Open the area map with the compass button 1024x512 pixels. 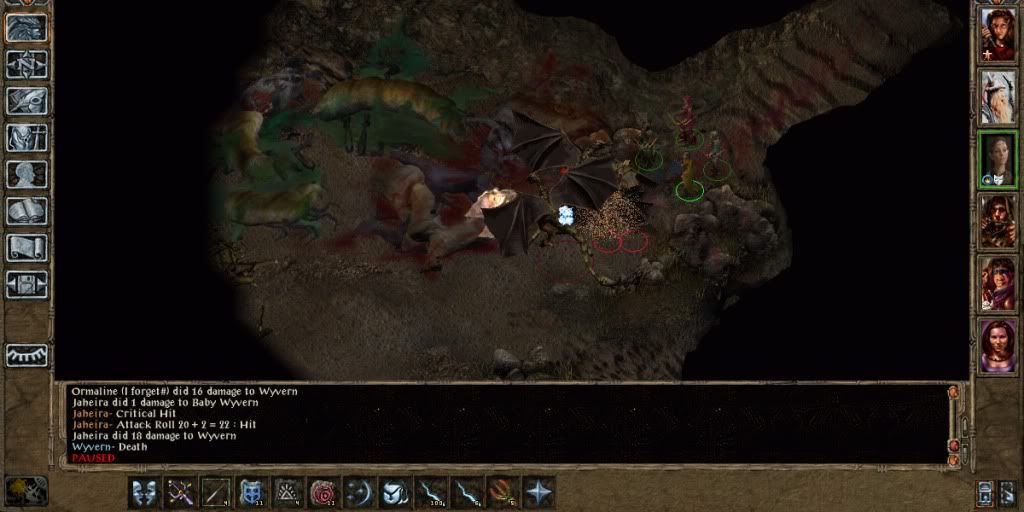[26, 64]
